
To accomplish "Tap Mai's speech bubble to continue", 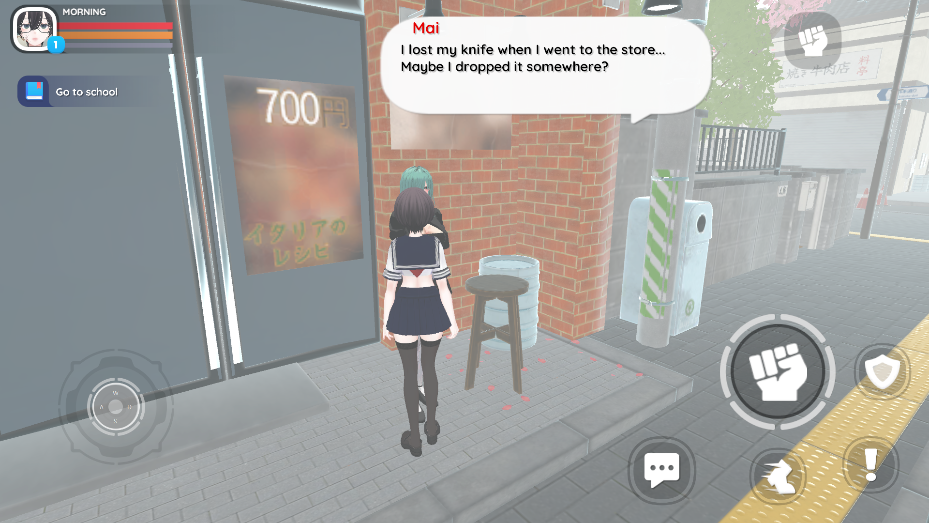I will [x=545, y=62].
